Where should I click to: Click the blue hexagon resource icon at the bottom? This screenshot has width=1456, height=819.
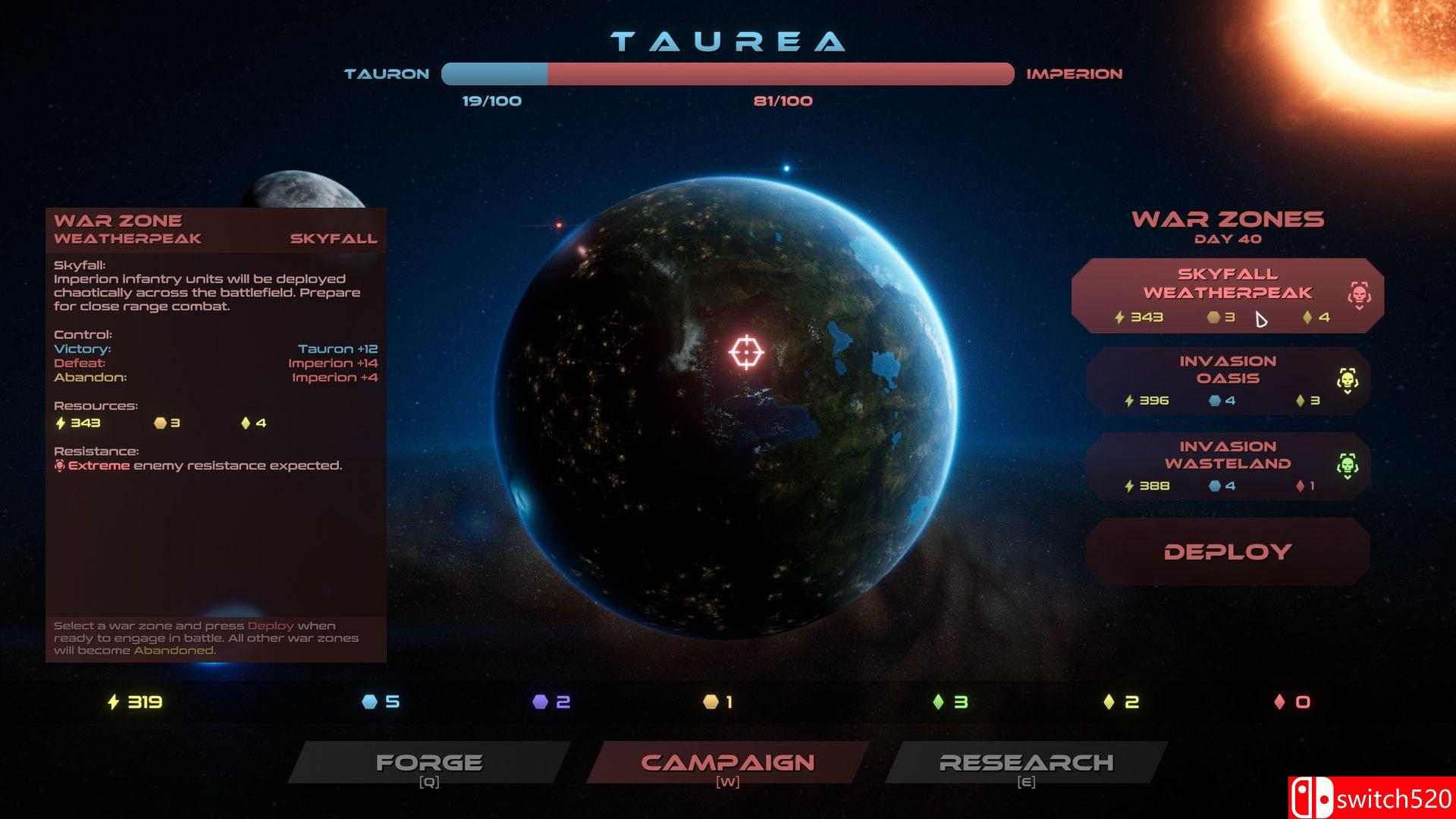pos(369,702)
